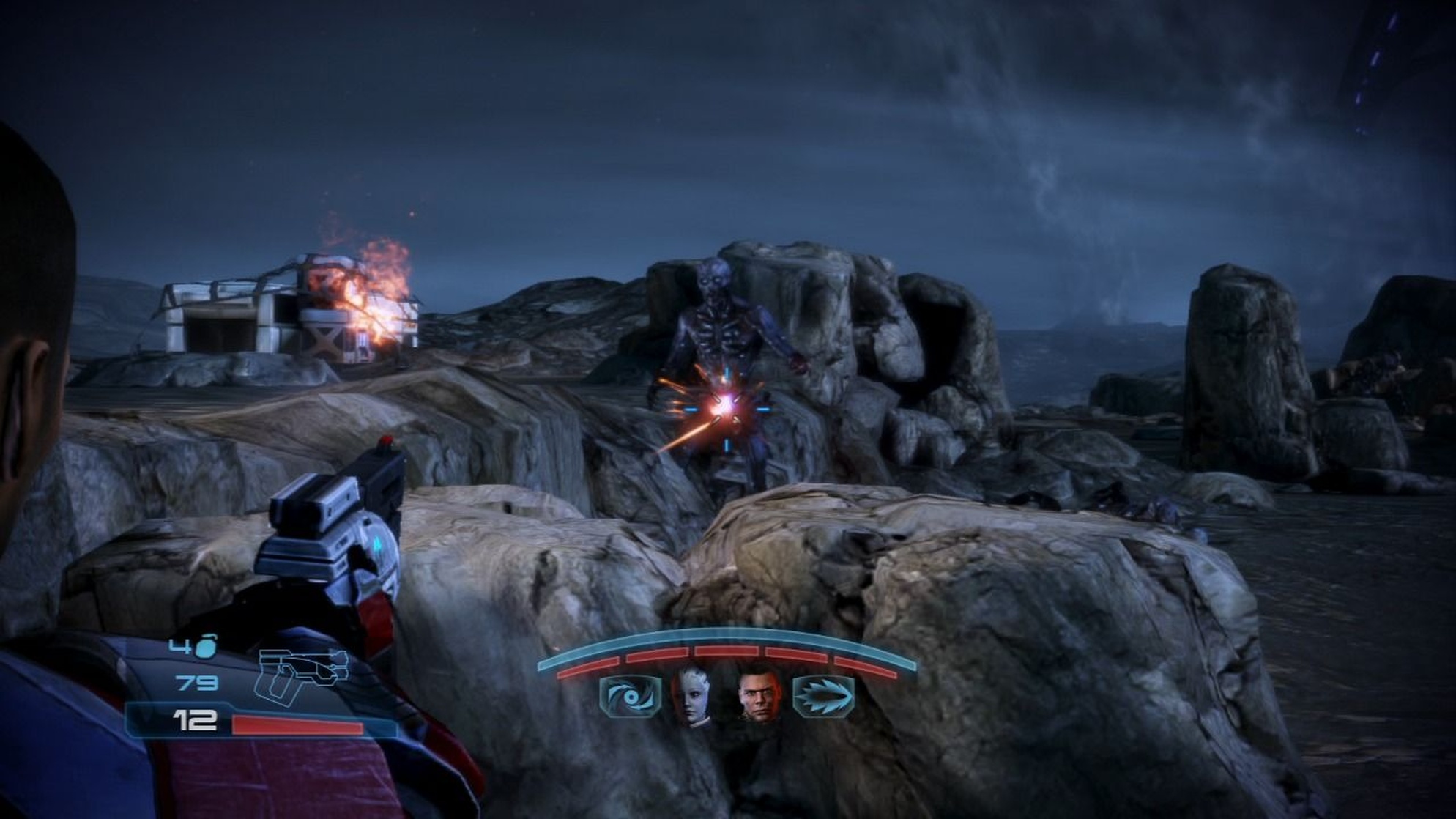Select the male squadmate's portrait
Screen dimensions: 1456x819
(758, 696)
